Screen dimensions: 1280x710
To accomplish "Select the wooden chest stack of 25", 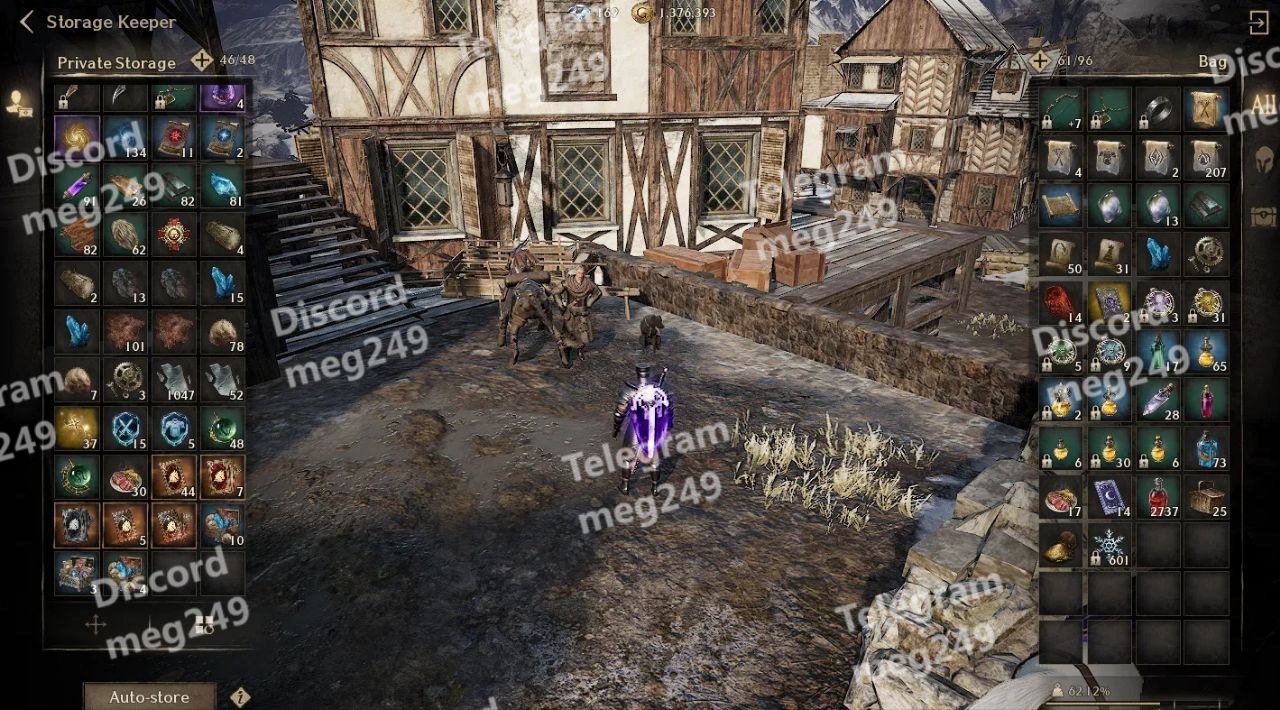I will pyautogui.click(x=1207, y=497).
